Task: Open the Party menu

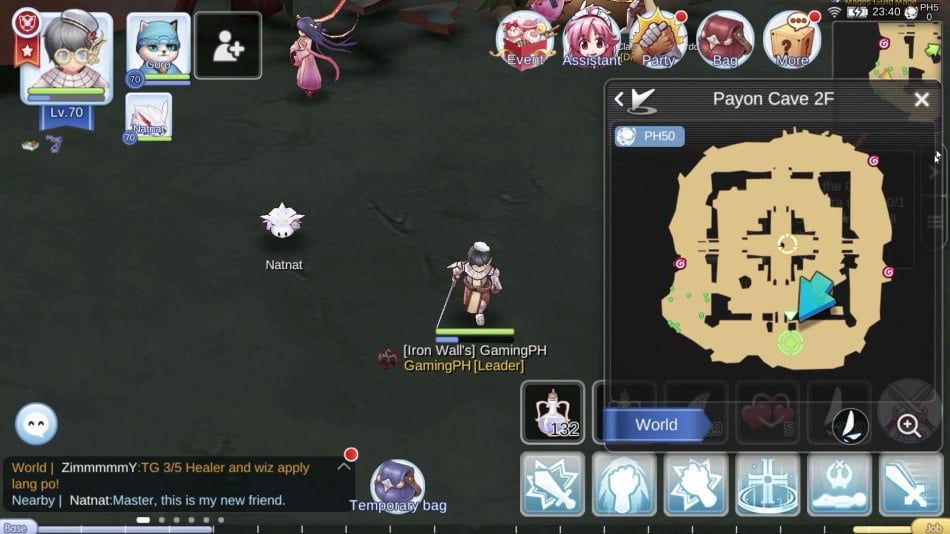Action: (658, 40)
